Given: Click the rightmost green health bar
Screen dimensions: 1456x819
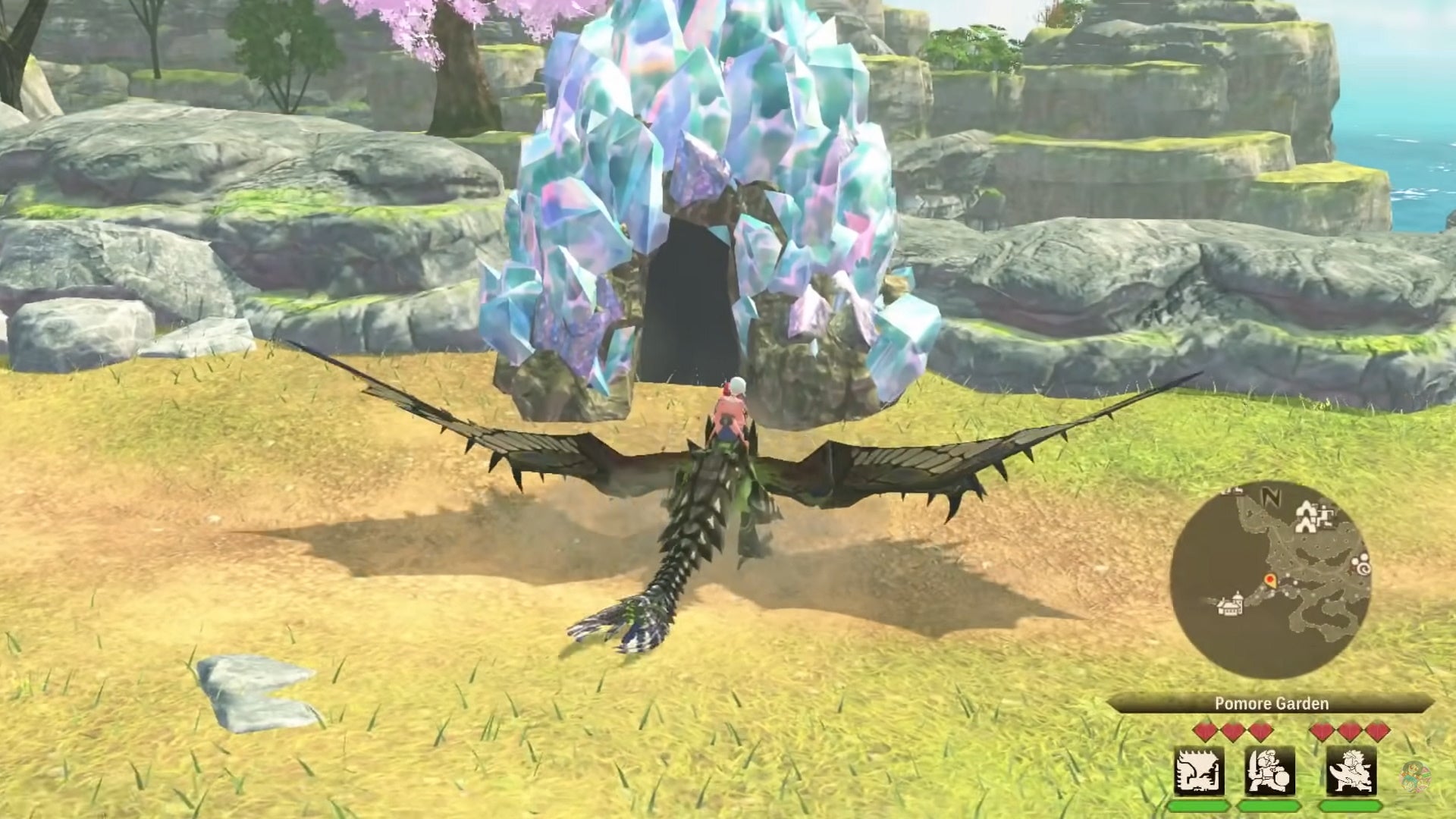Looking at the screenshot, I should [1349, 806].
